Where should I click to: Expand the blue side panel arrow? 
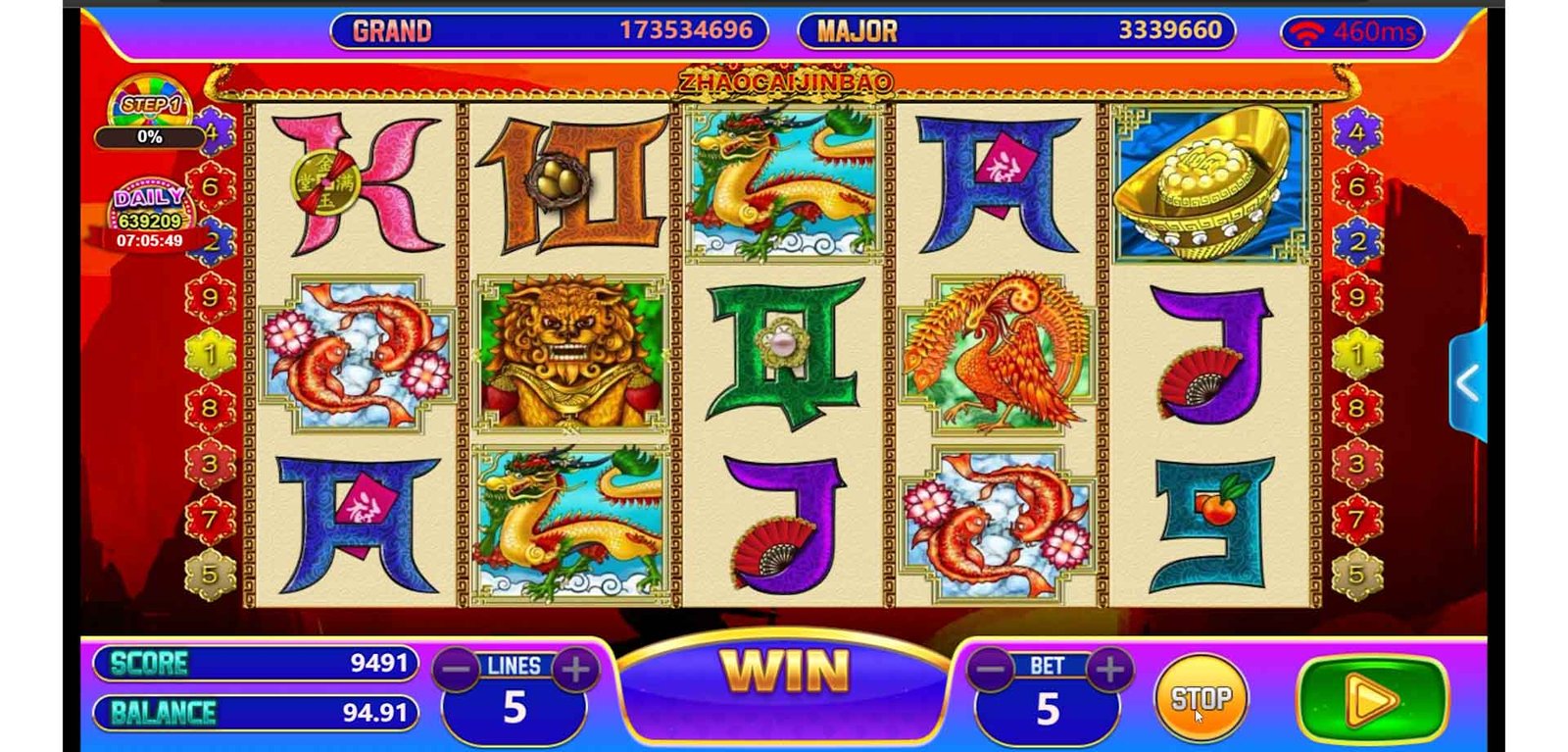pyautogui.click(x=1467, y=383)
